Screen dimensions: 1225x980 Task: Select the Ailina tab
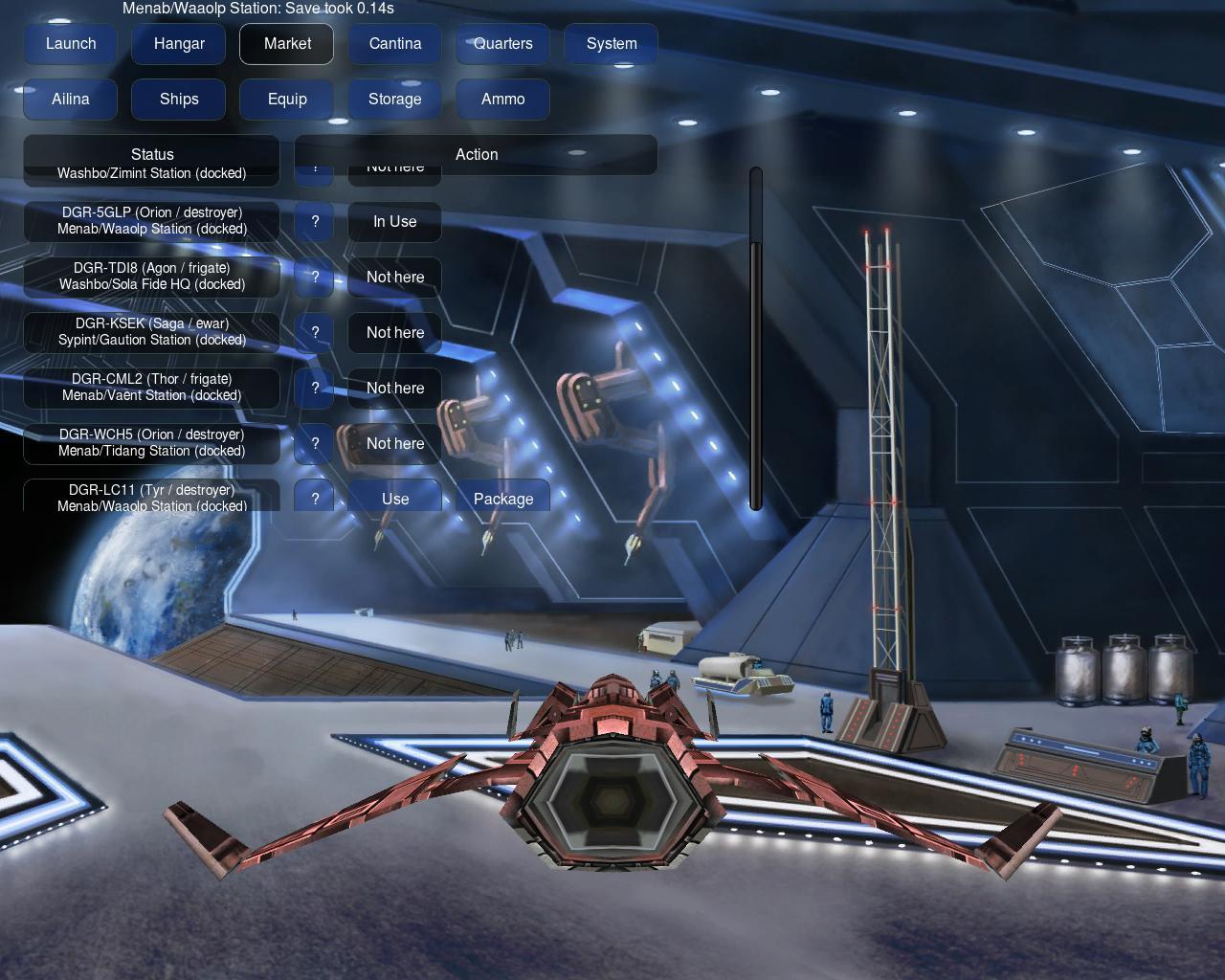point(71,100)
